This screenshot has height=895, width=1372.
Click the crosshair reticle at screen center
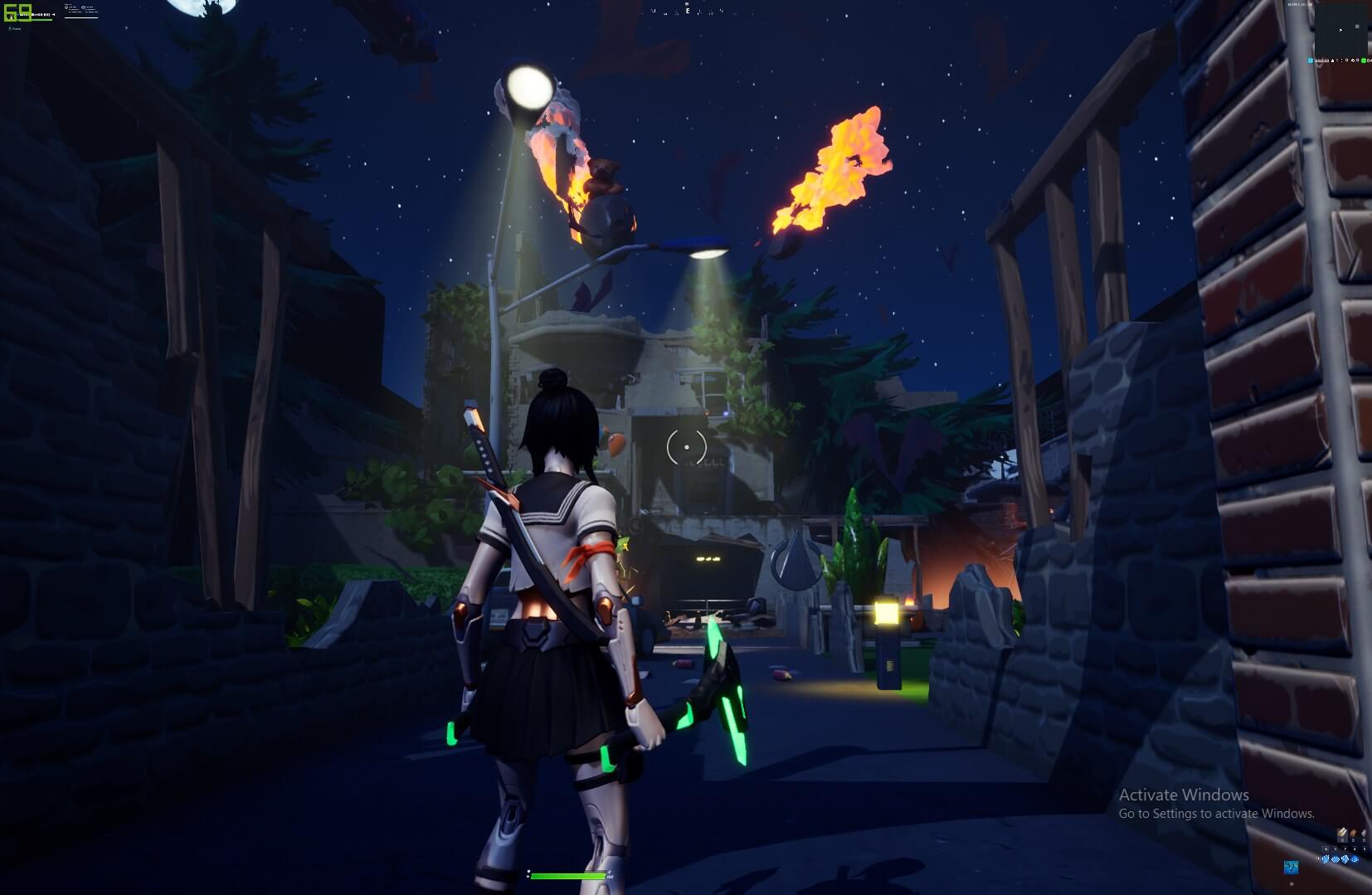point(686,448)
